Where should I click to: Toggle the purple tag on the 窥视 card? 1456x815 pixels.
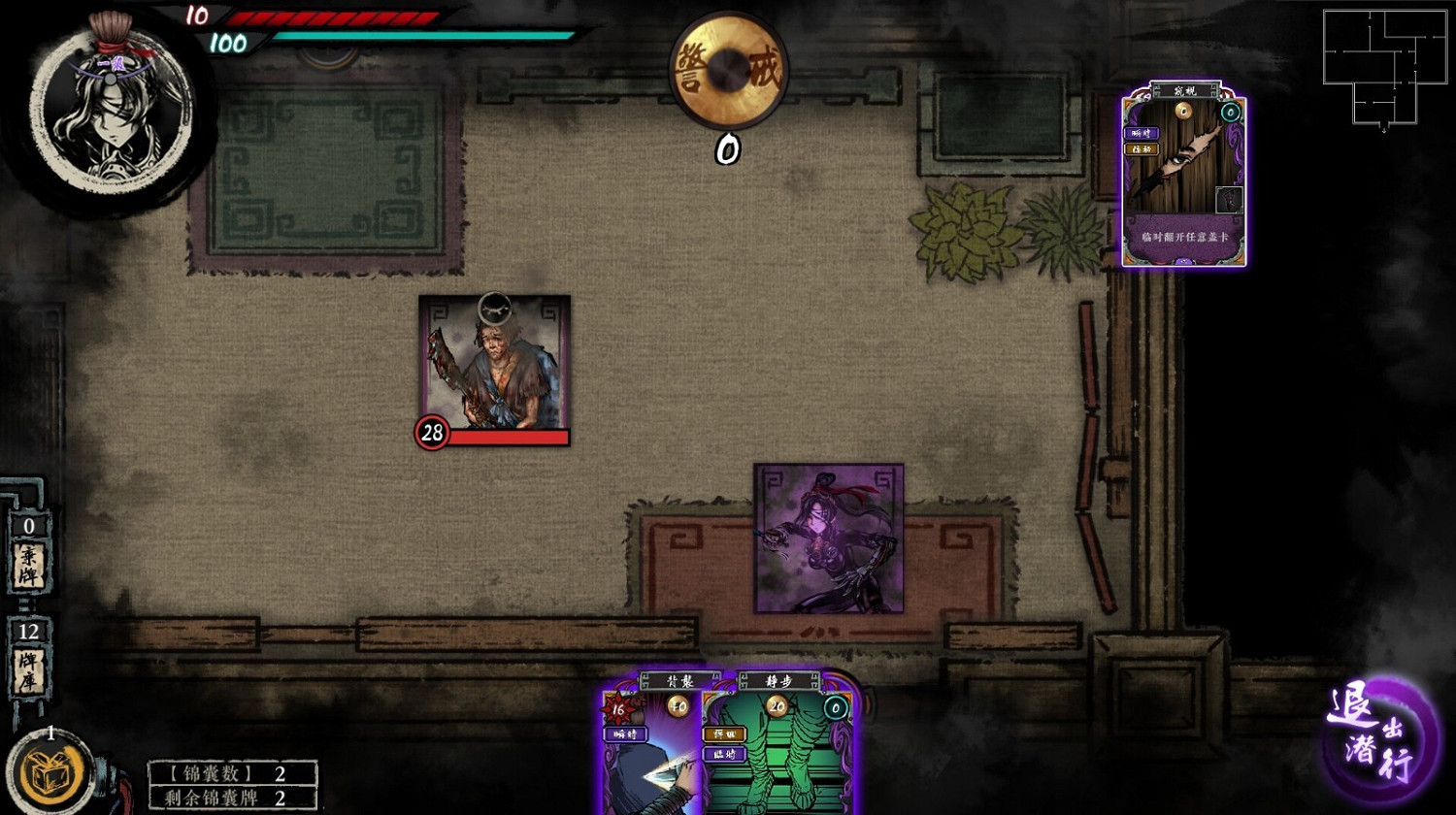point(1142,133)
